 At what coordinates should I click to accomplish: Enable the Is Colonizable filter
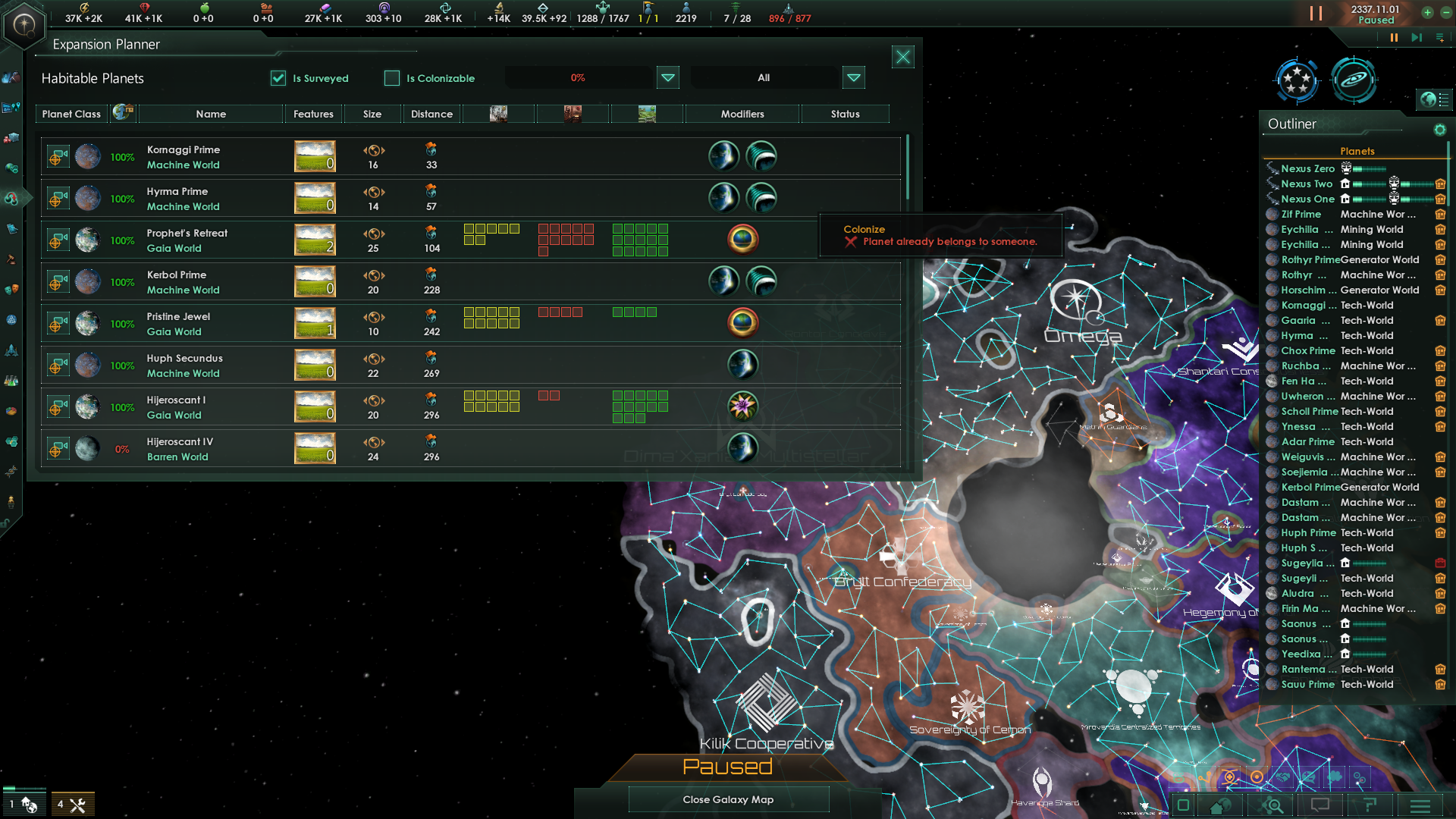point(392,78)
